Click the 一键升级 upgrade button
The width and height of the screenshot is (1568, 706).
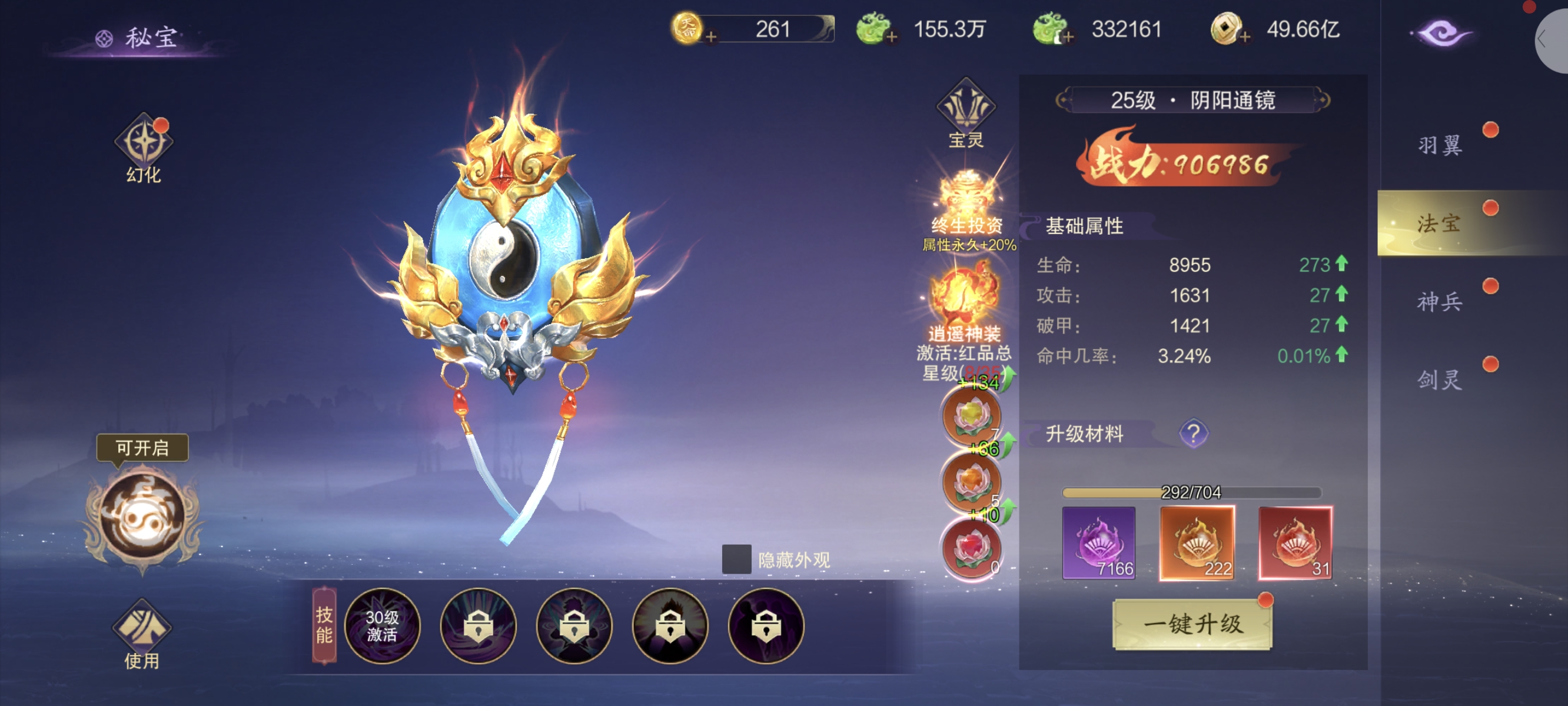pyautogui.click(x=1192, y=624)
